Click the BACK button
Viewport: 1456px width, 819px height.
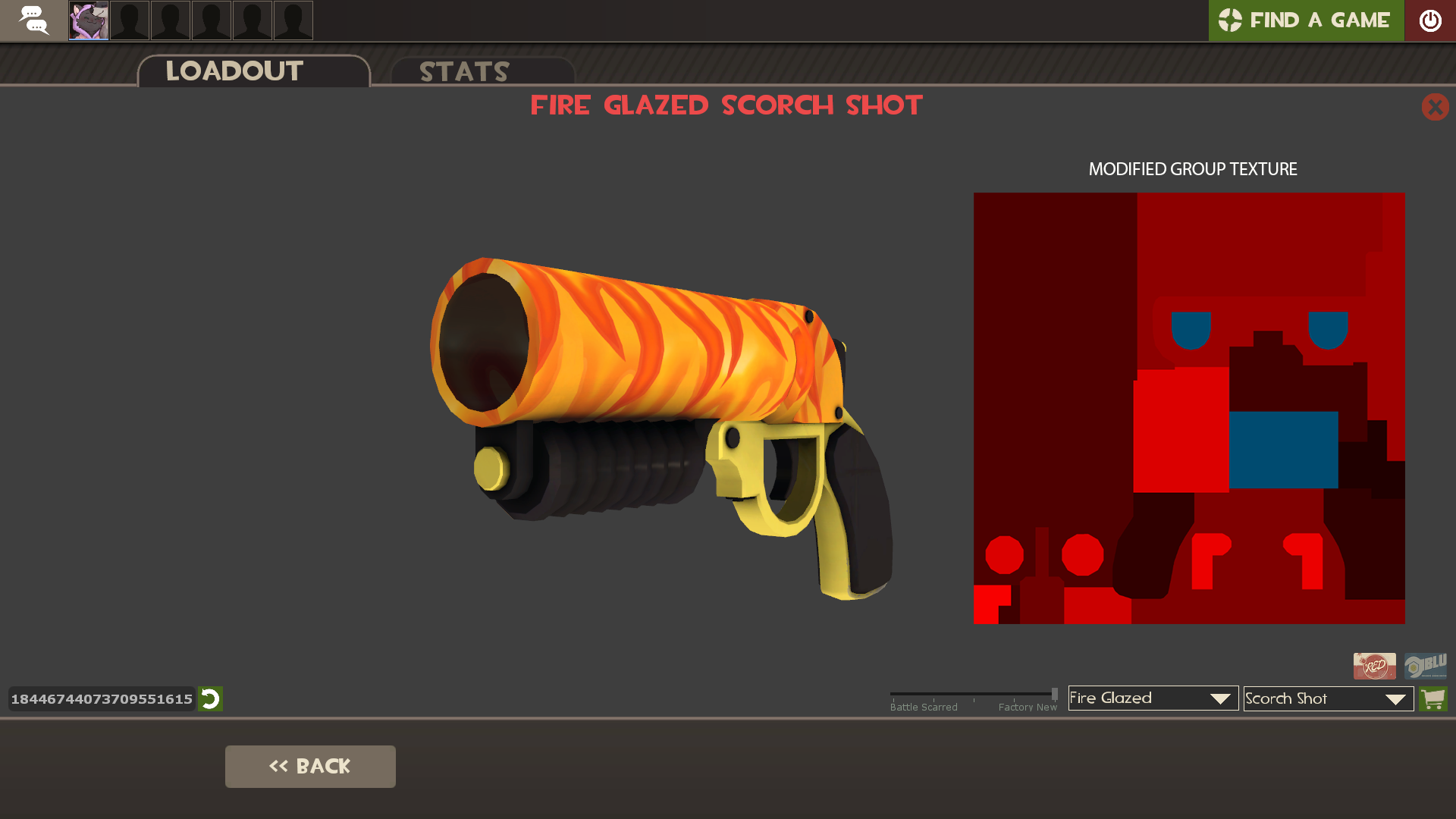(x=309, y=766)
